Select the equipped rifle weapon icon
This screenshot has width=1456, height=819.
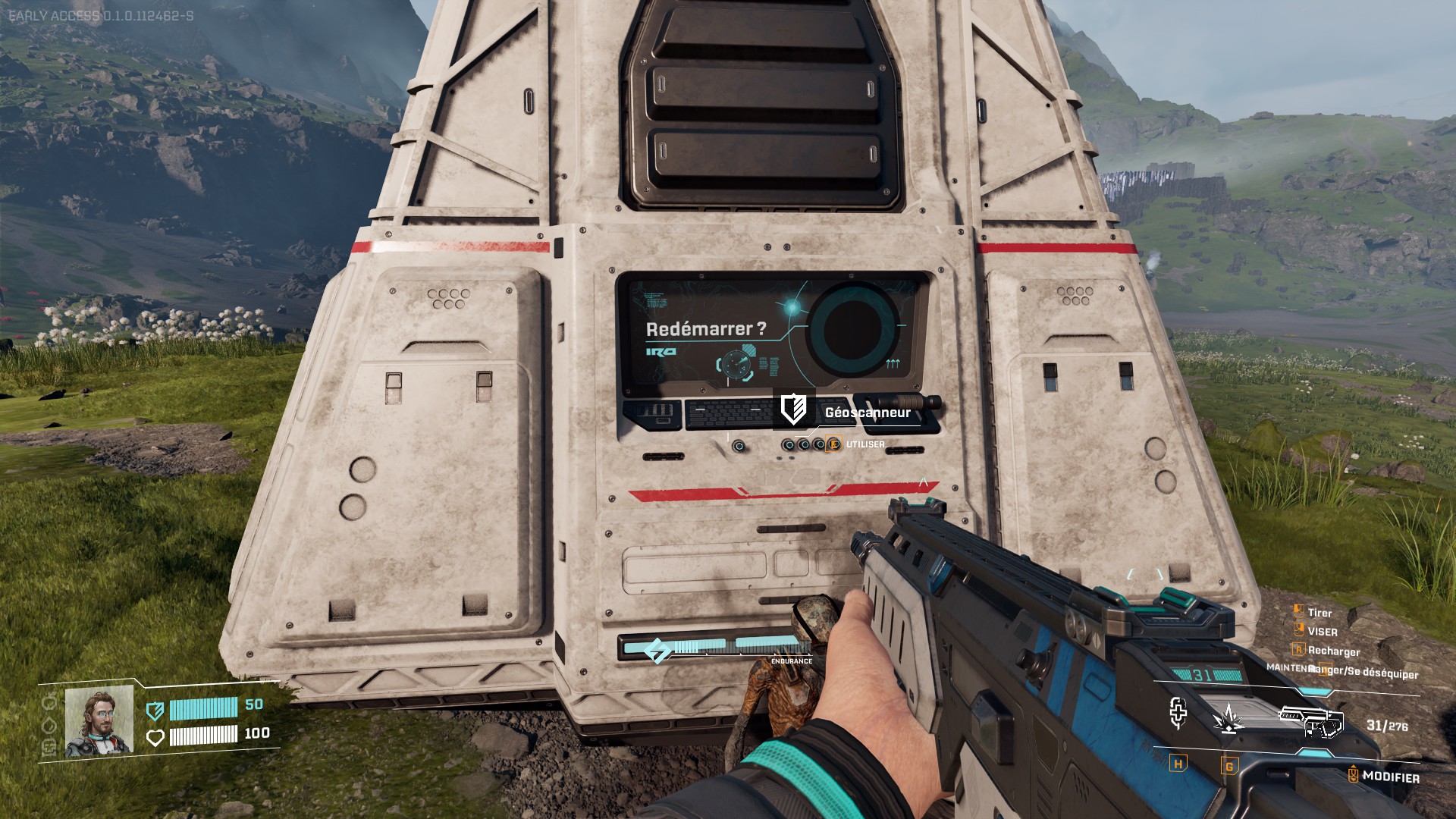pyautogui.click(x=1311, y=720)
